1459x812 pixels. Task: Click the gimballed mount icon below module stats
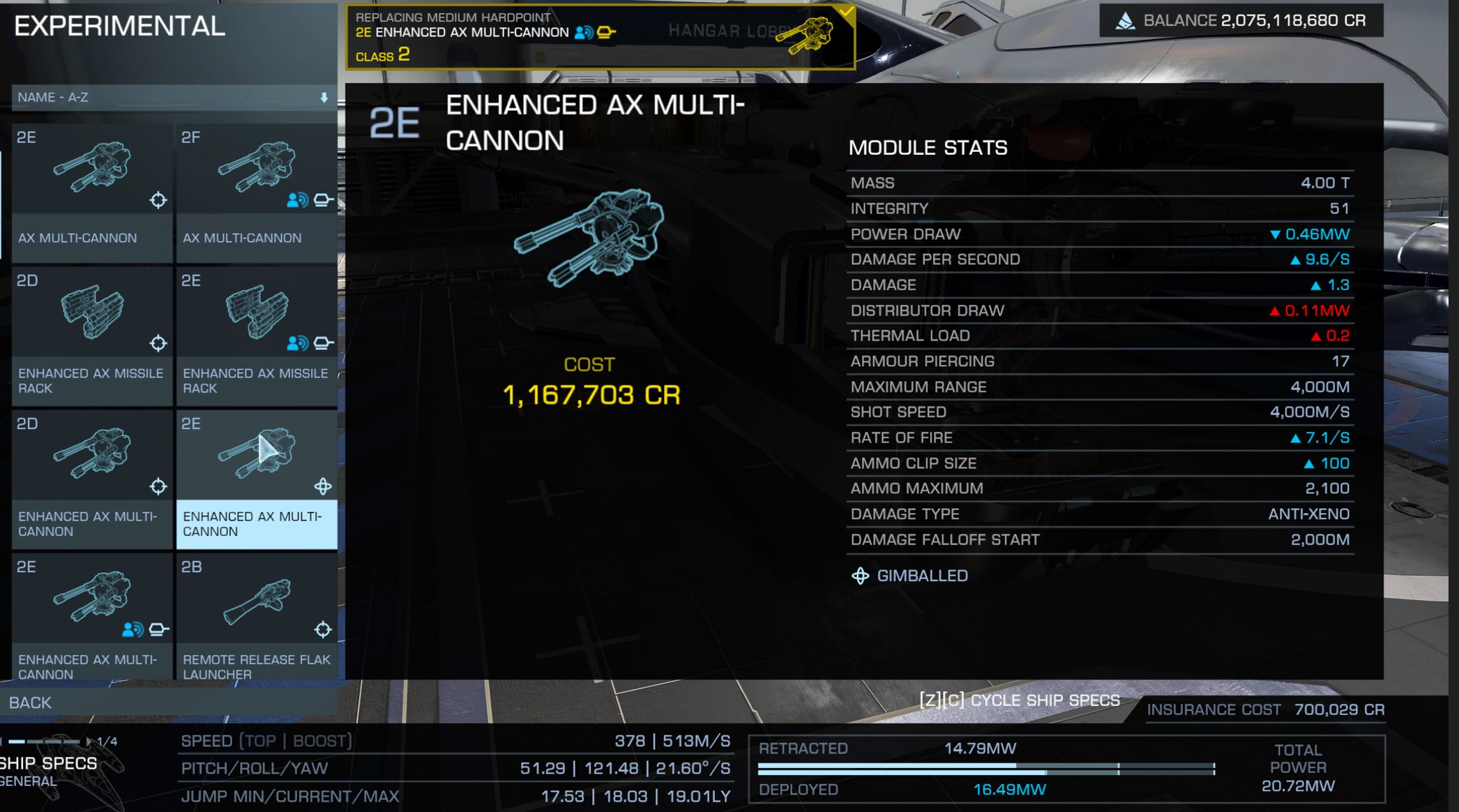click(860, 576)
